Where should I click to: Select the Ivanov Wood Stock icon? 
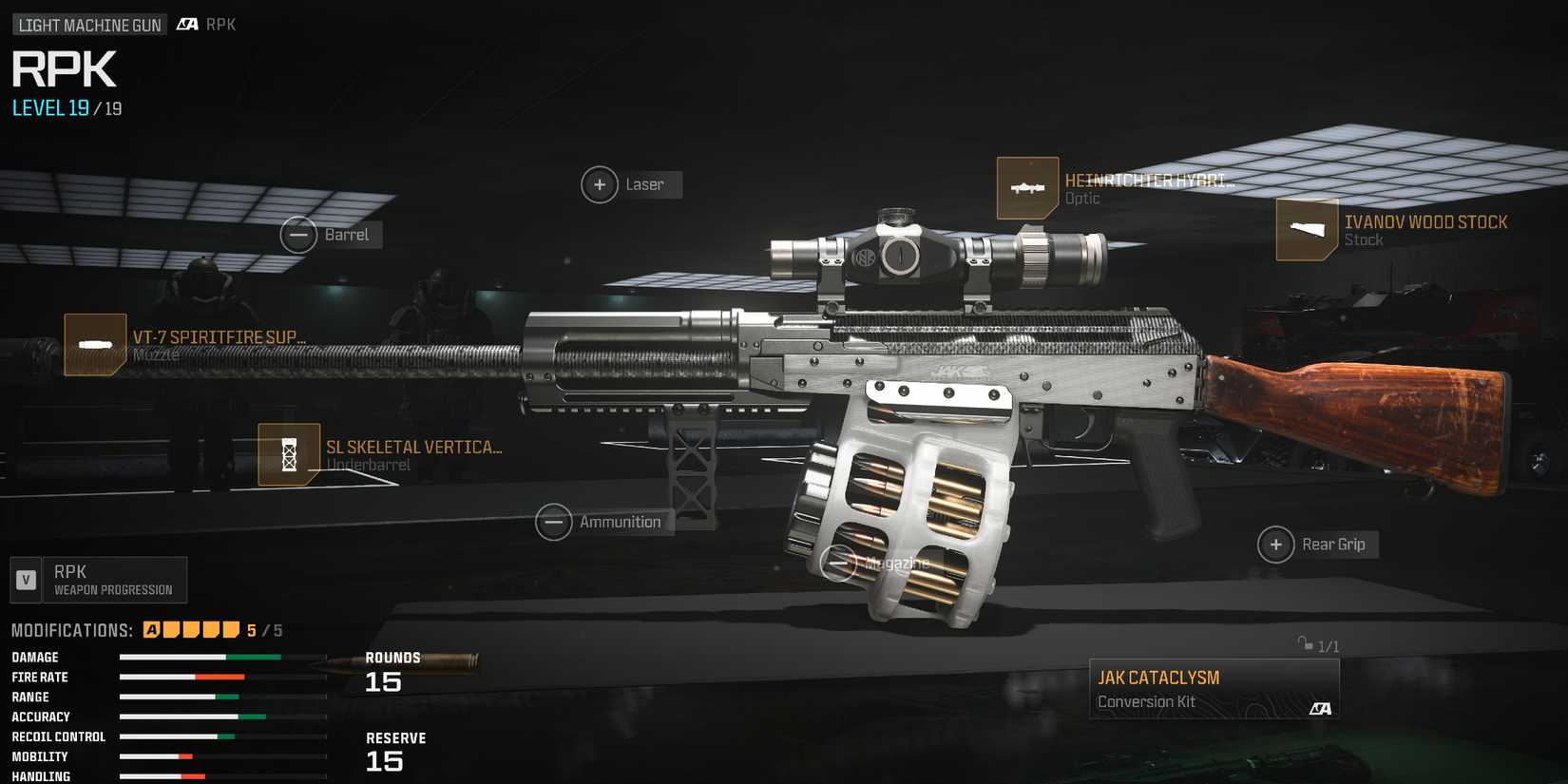1306,229
